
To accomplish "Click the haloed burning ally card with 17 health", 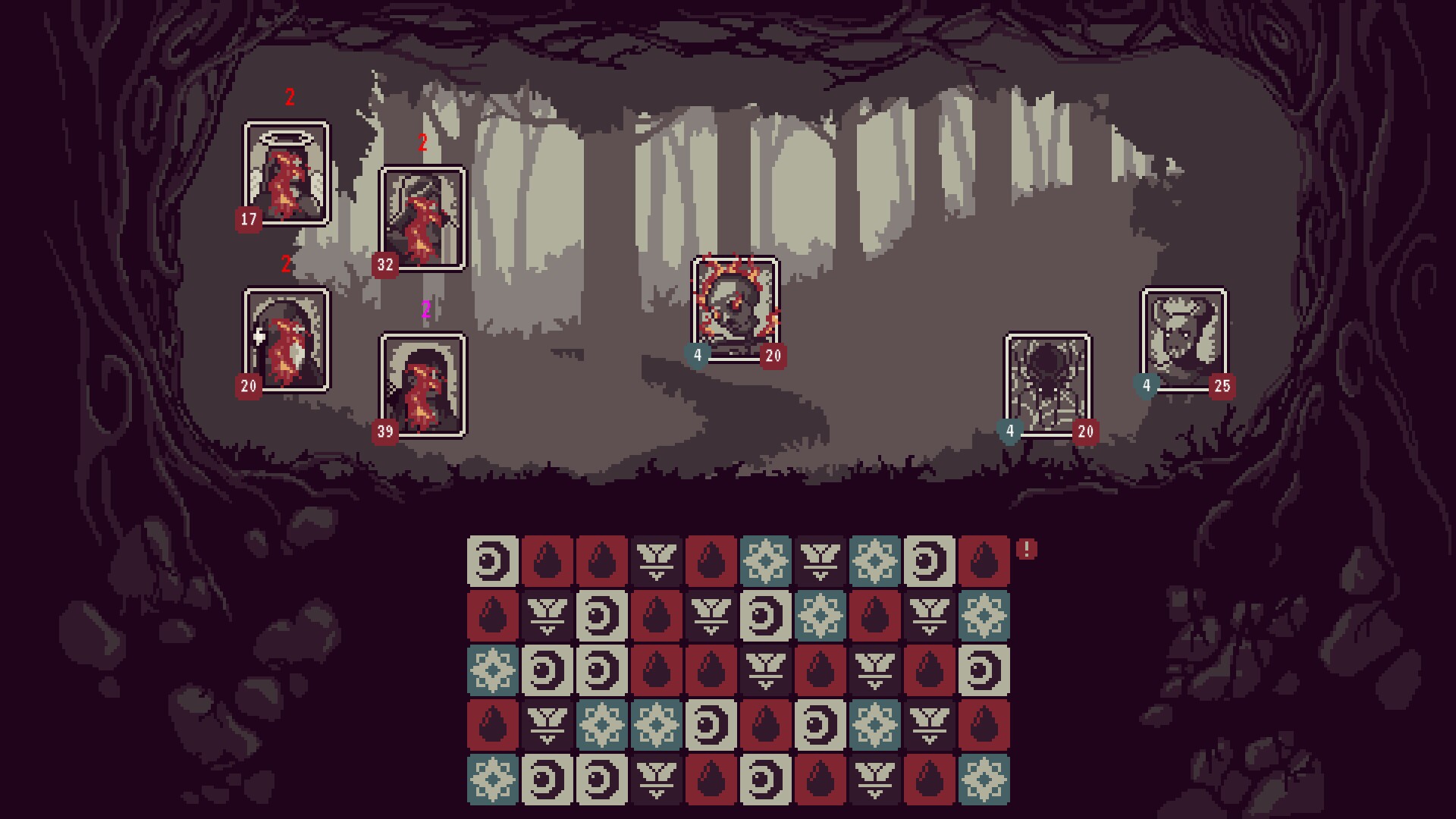I will 287,174.
